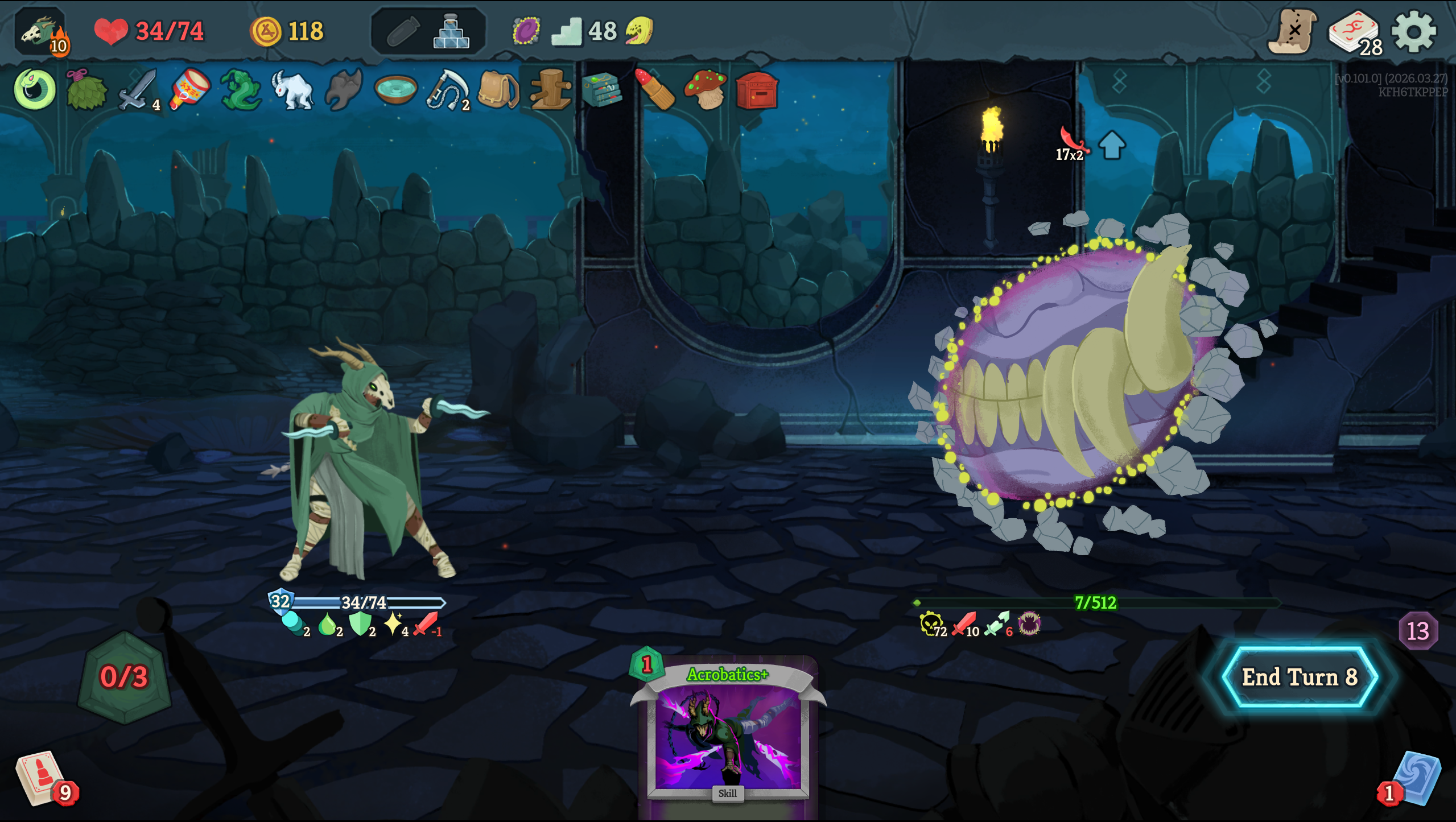Select the potion flask in the potion slot

tap(451, 32)
